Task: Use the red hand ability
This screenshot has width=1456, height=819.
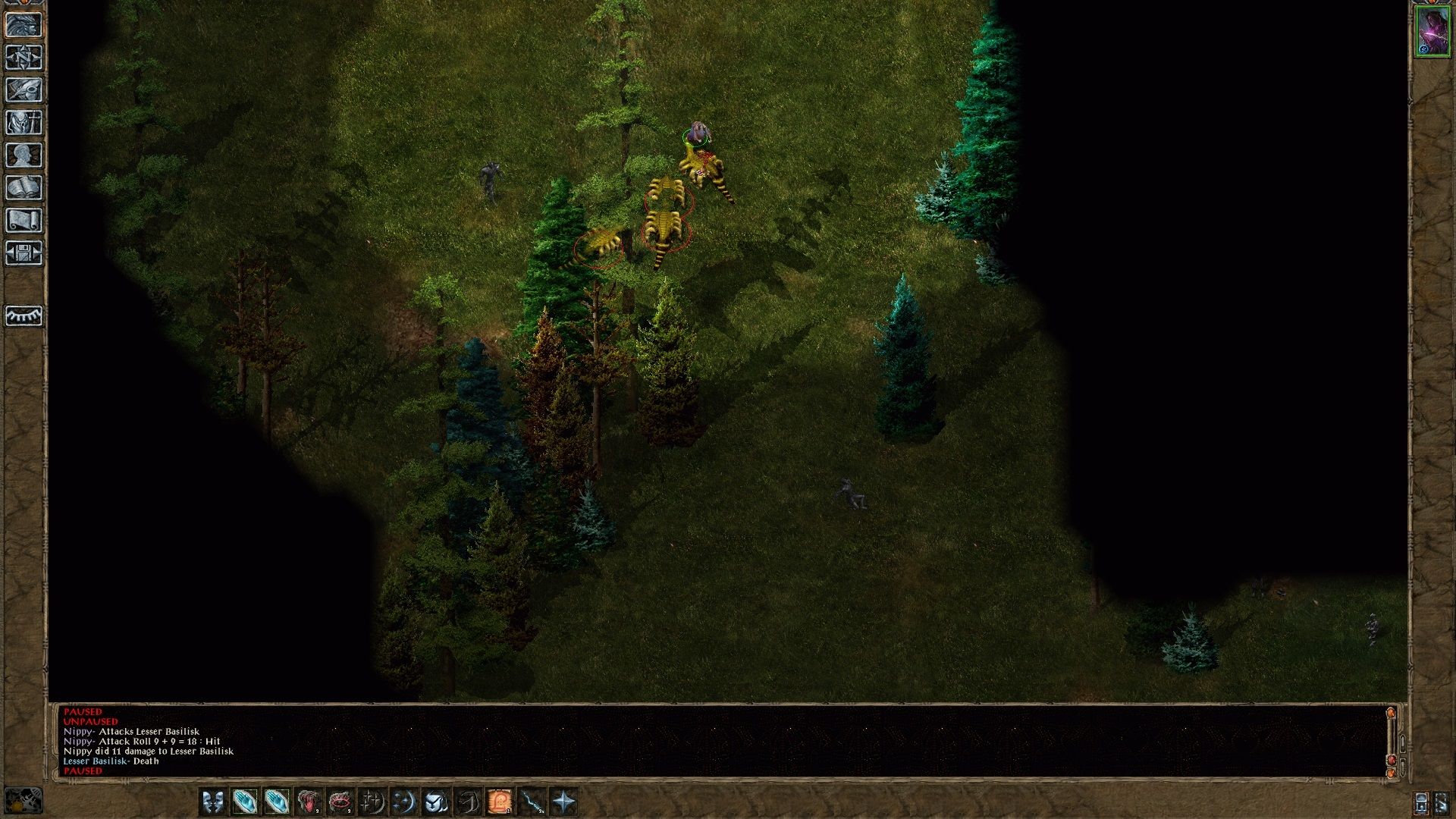Action: (308, 802)
